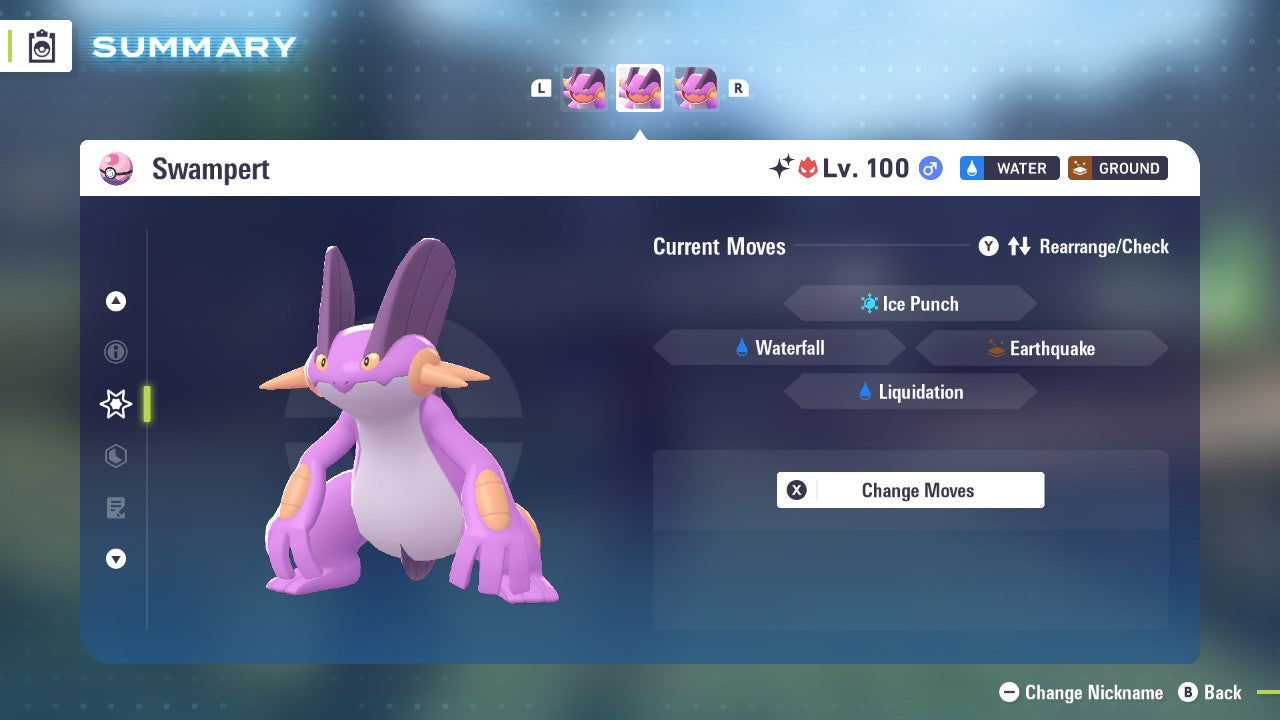1280x720 pixels.
Task: Open the Pokémon info summary page icon
Action: [x=116, y=352]
